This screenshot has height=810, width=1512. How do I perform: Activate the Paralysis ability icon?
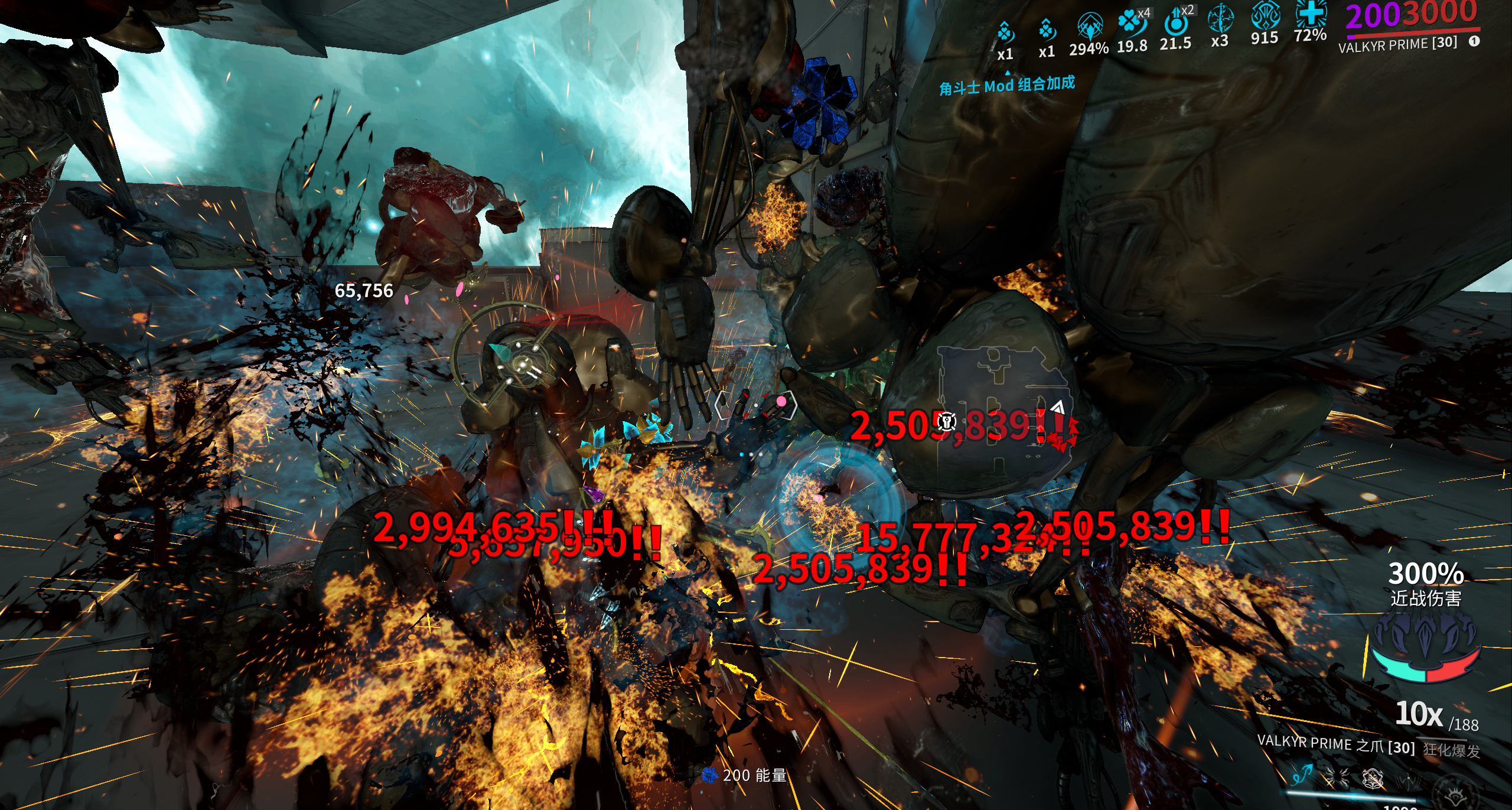point(1373,779)
